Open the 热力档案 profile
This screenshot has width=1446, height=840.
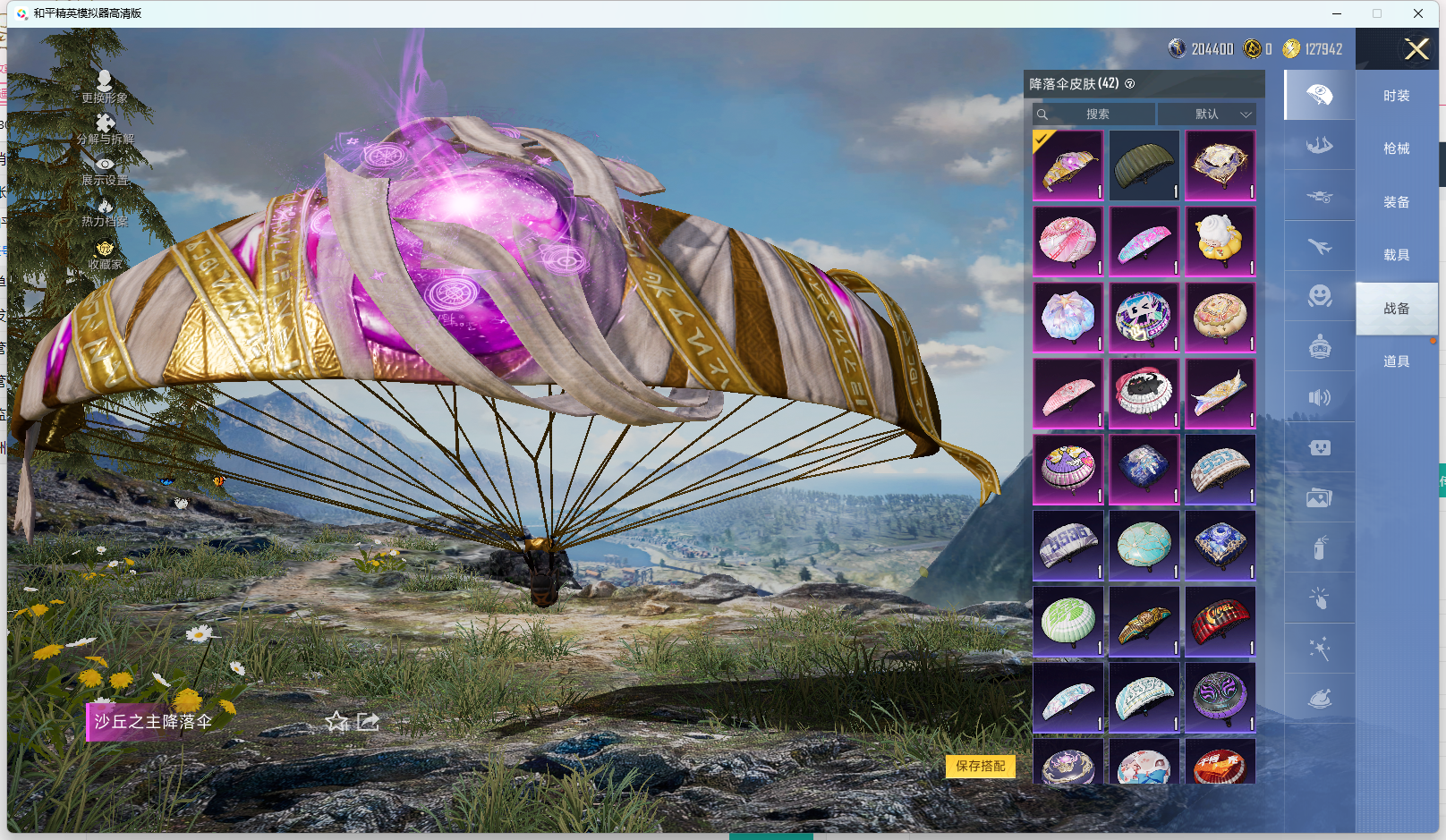pyautogui.click(x=105, y=212)
